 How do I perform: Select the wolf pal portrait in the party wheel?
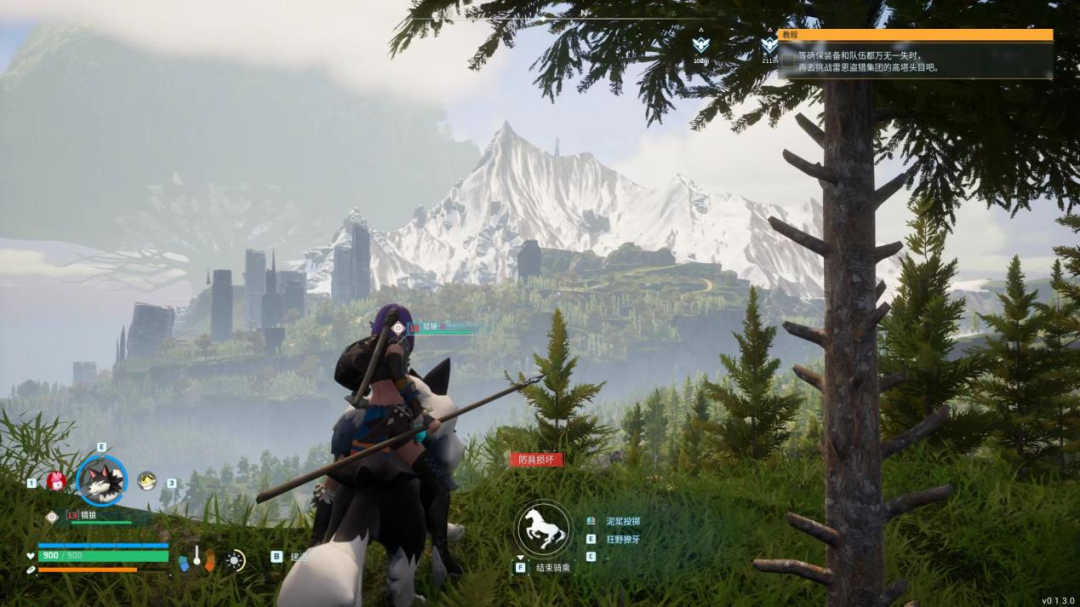pyautogui.click(x=101, y=481)
